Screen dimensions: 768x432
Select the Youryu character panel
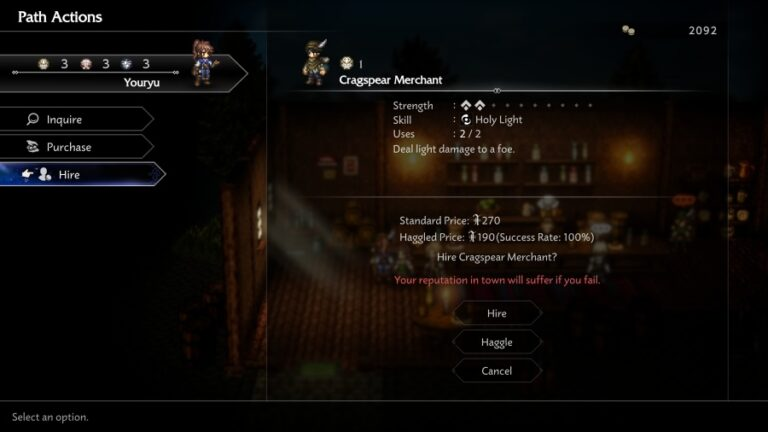click(120, 72)
